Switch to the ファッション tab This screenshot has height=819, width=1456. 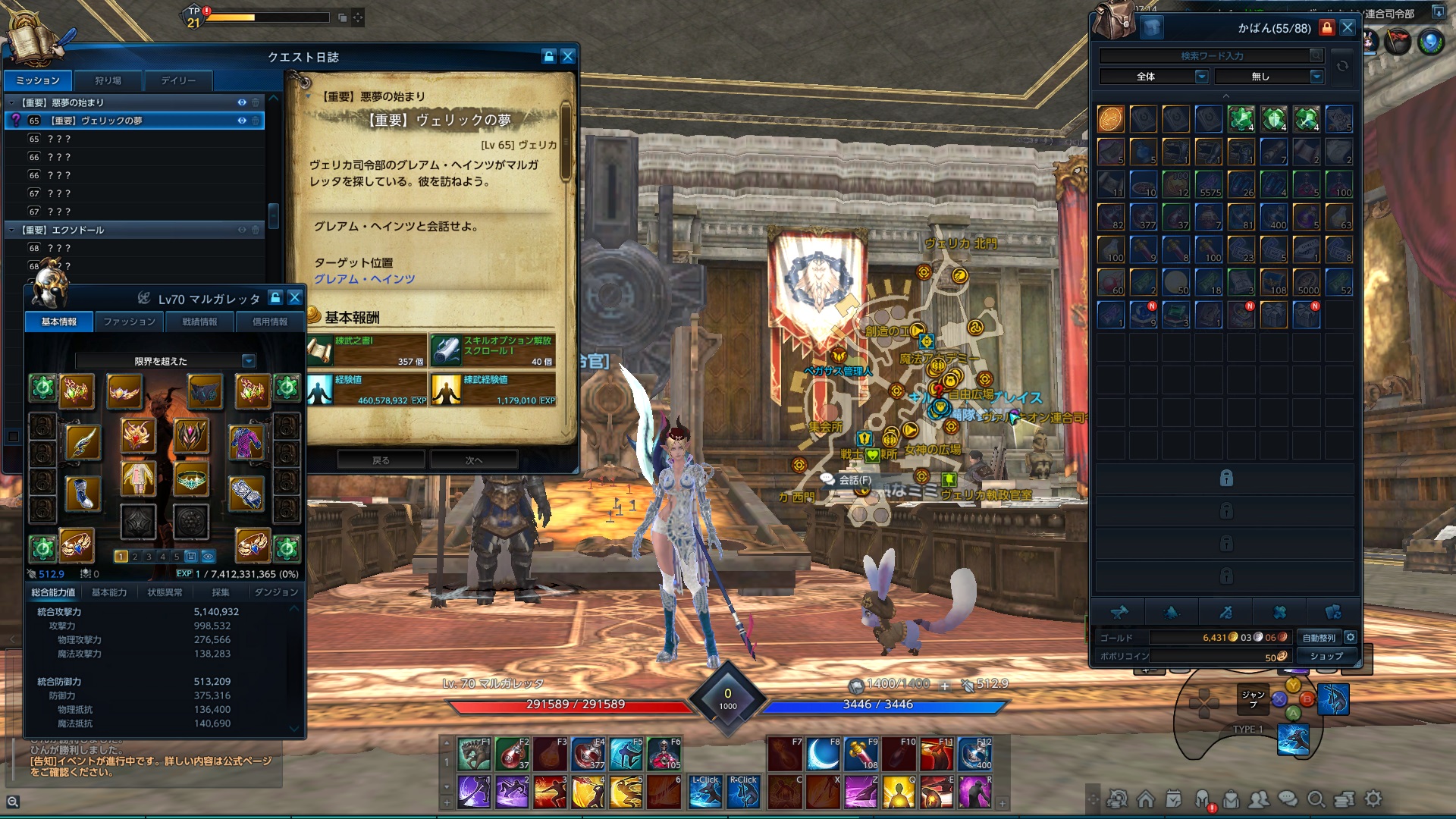click(x=130, y=322)
